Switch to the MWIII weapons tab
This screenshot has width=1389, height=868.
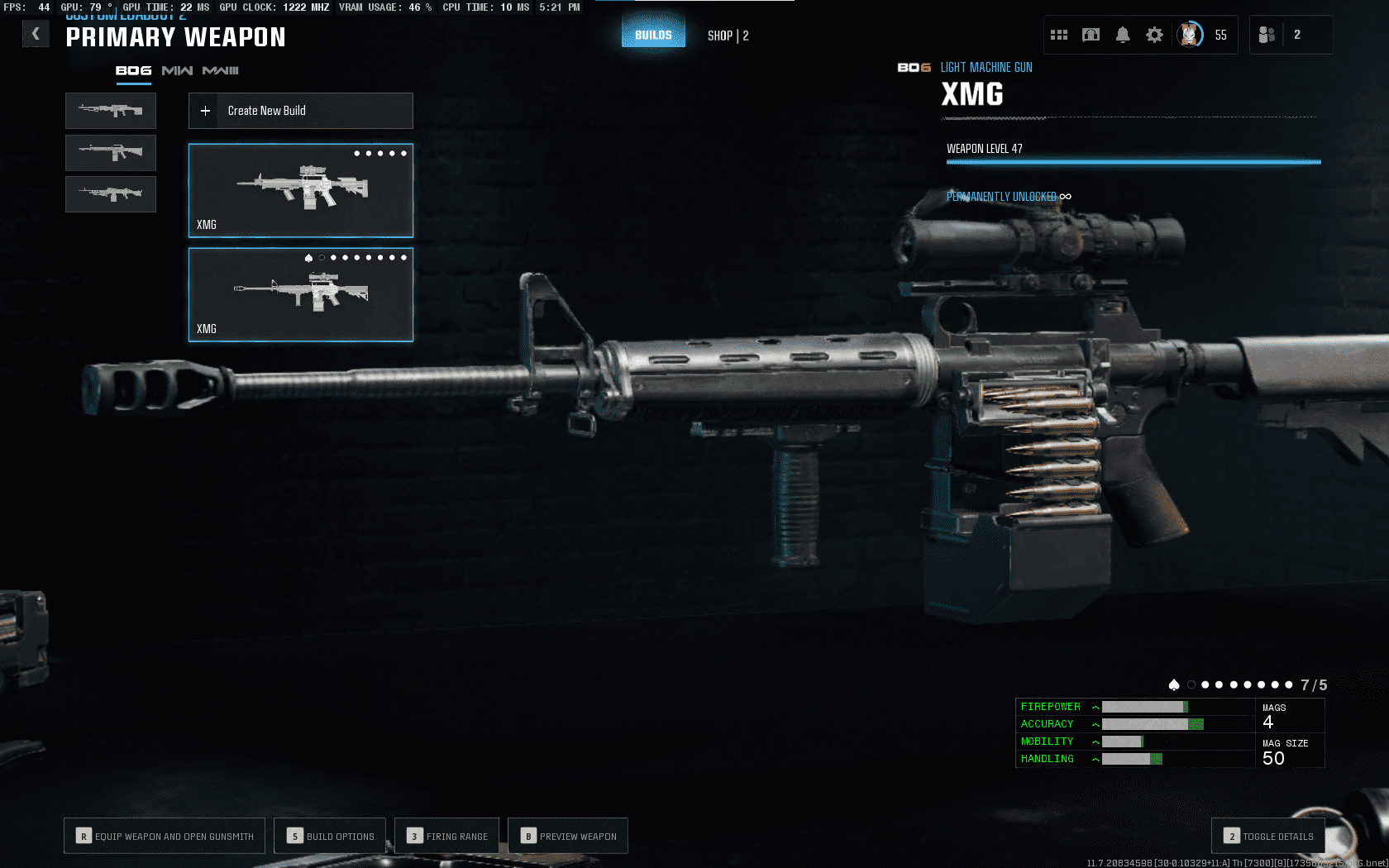(221, 71)
